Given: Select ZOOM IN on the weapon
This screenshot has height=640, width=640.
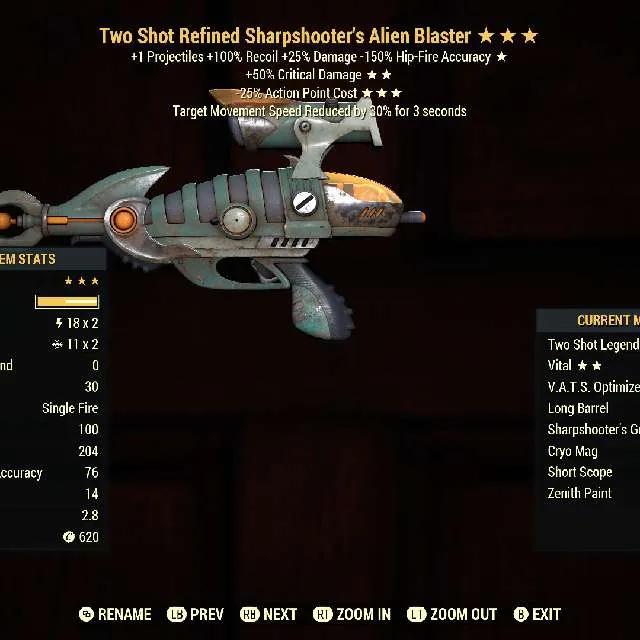Looking at the screenshot, I should coord(352,614).
